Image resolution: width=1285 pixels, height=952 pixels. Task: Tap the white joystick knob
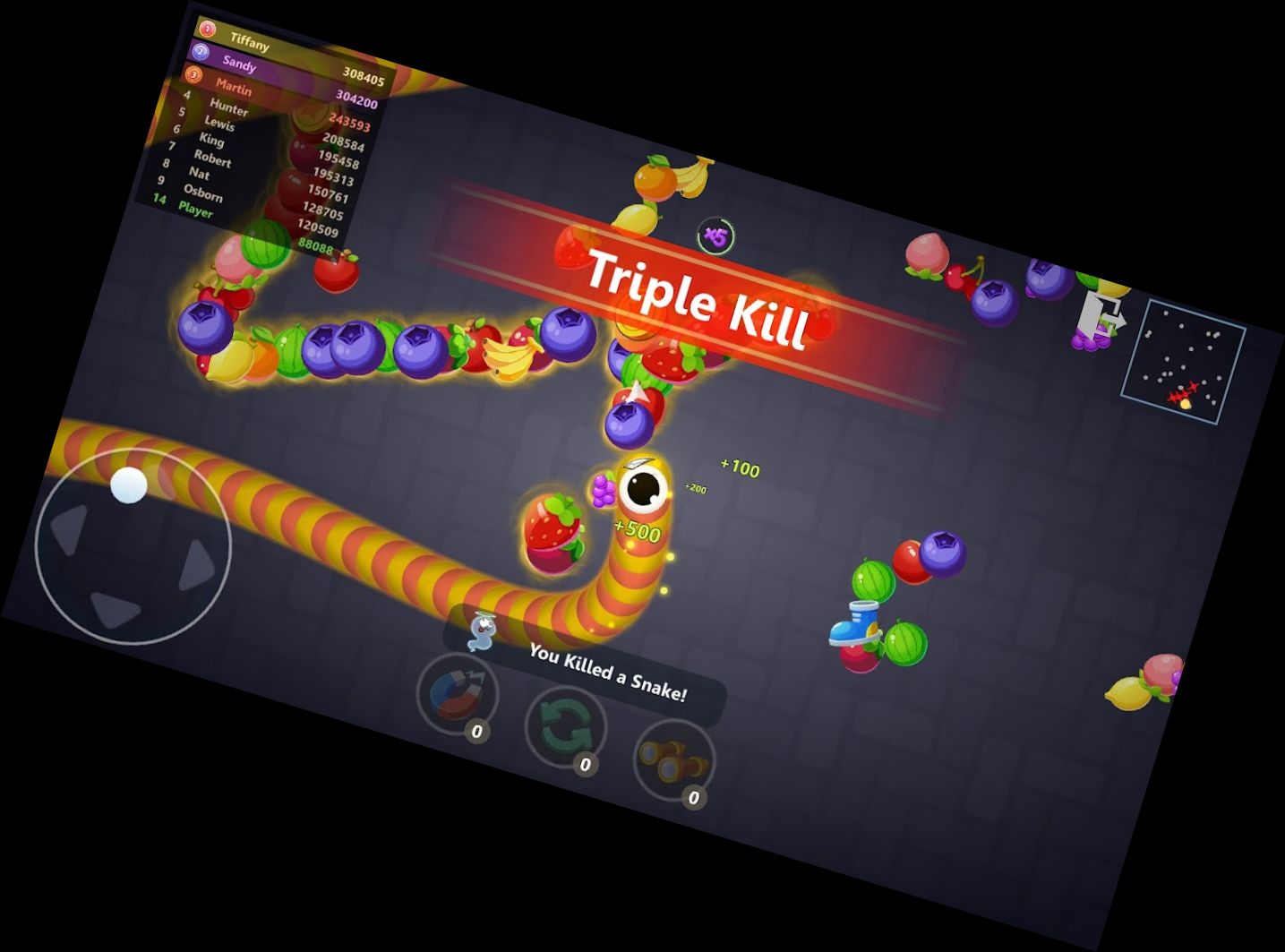(x=128, y=486)
